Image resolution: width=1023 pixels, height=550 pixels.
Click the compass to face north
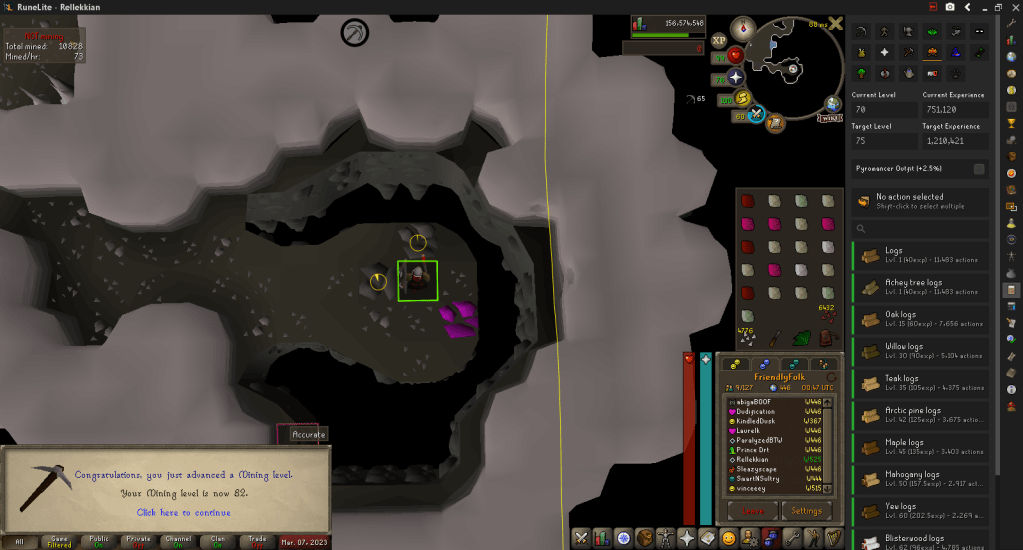coord(743,28)
